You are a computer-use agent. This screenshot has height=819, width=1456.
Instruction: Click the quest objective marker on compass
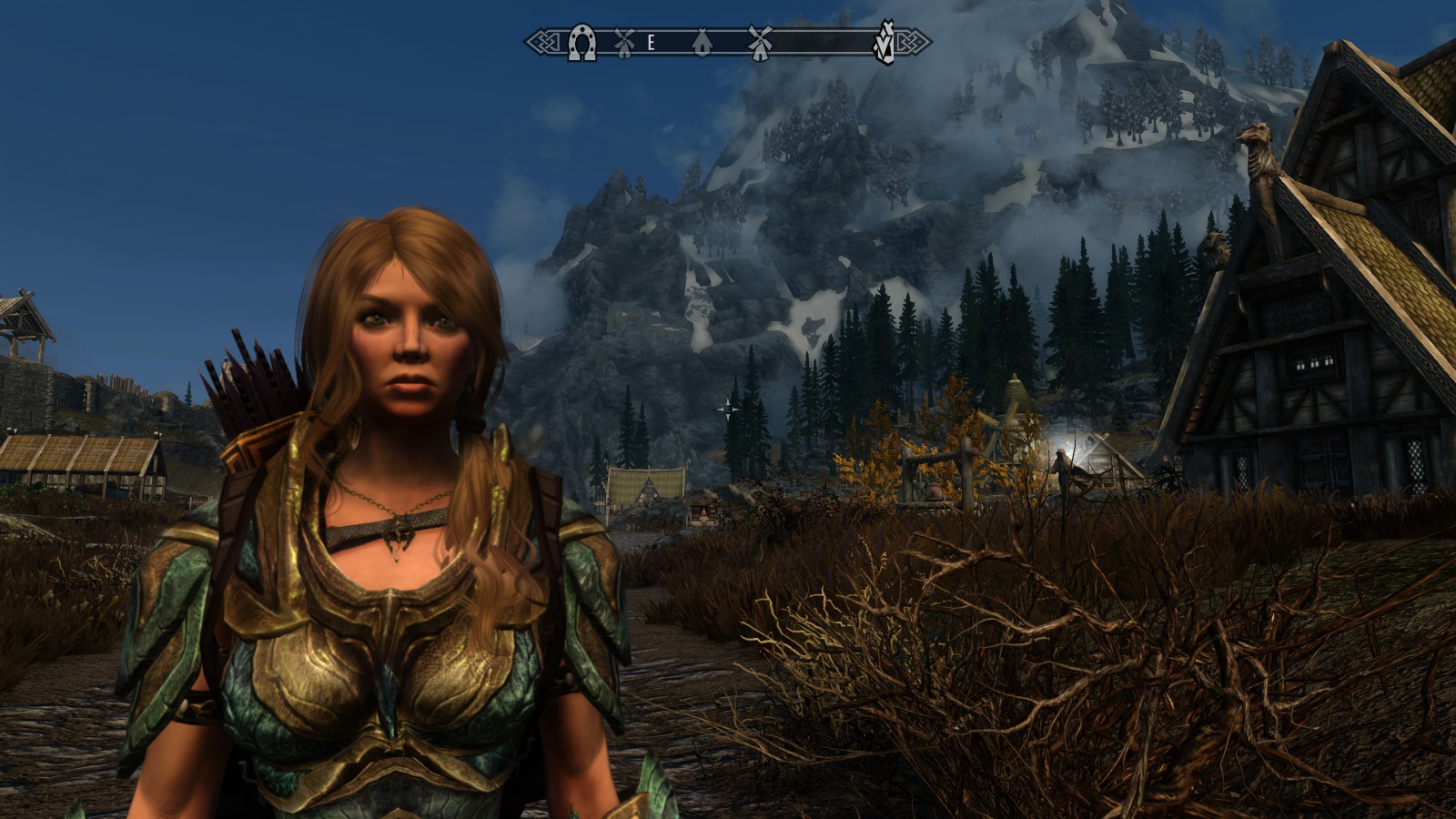tap(882, 45)
